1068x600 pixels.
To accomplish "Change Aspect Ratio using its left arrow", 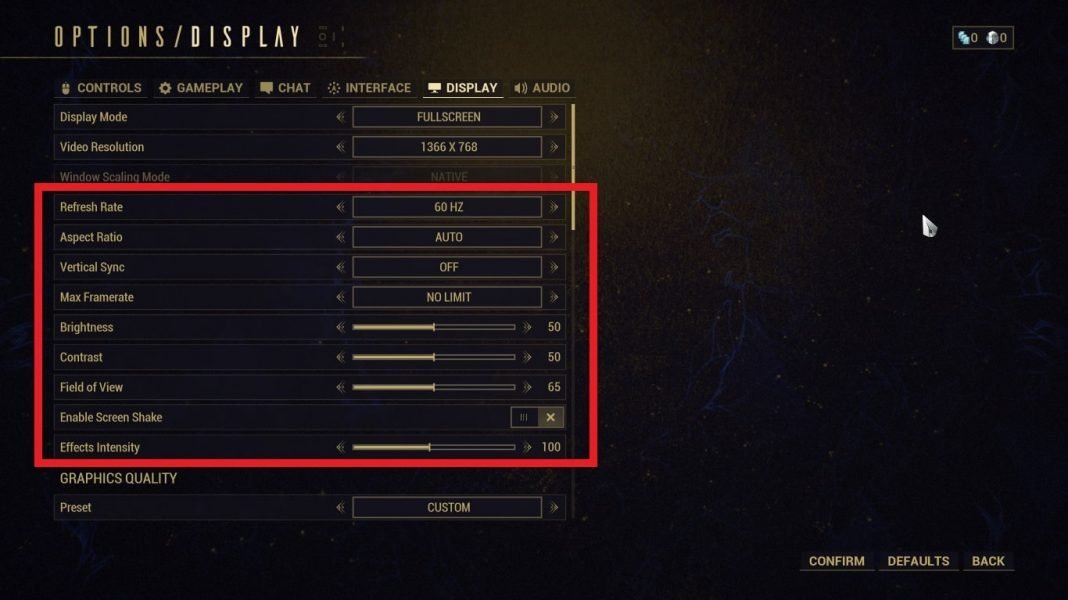I will 341,237.
